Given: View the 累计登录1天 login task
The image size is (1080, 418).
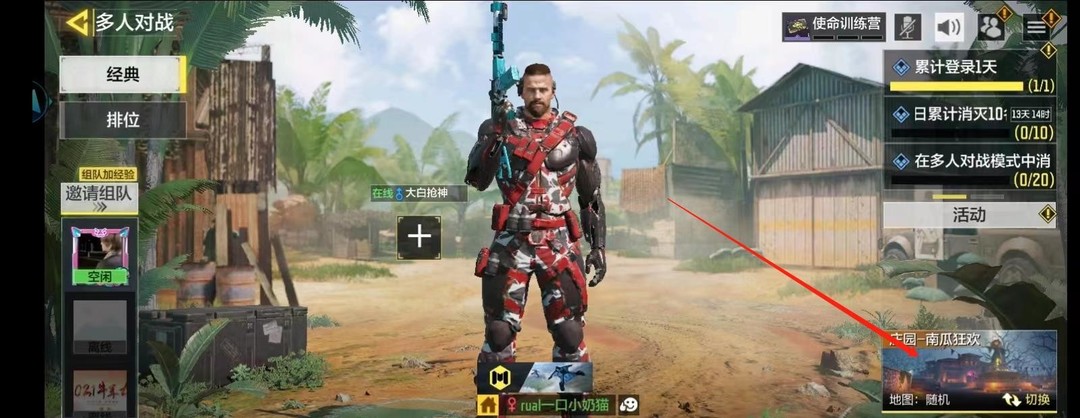Looking at the screenshot, I should coord(969,72).
